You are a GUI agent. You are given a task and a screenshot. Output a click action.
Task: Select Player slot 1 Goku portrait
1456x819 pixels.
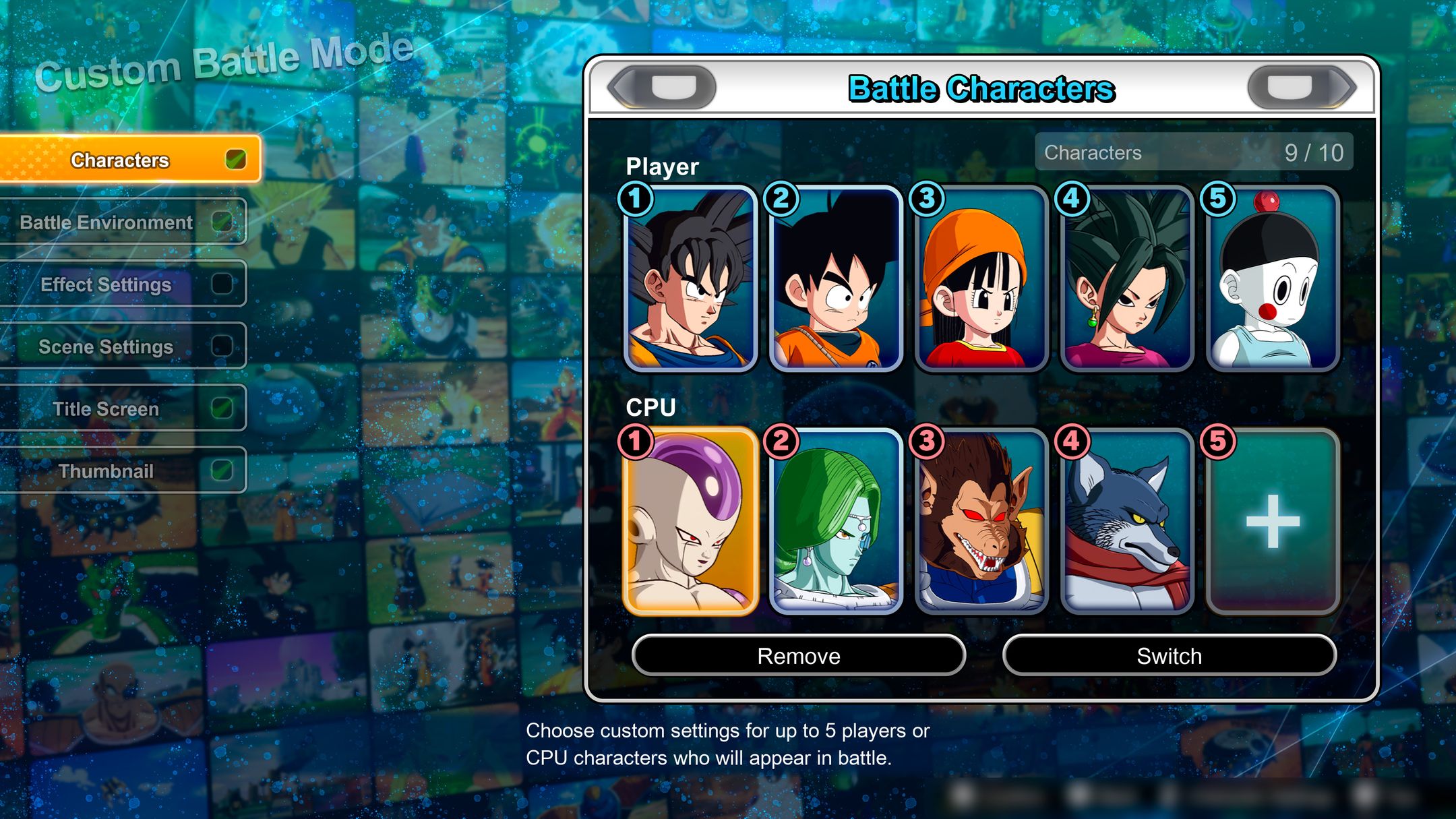pos(691,279)
